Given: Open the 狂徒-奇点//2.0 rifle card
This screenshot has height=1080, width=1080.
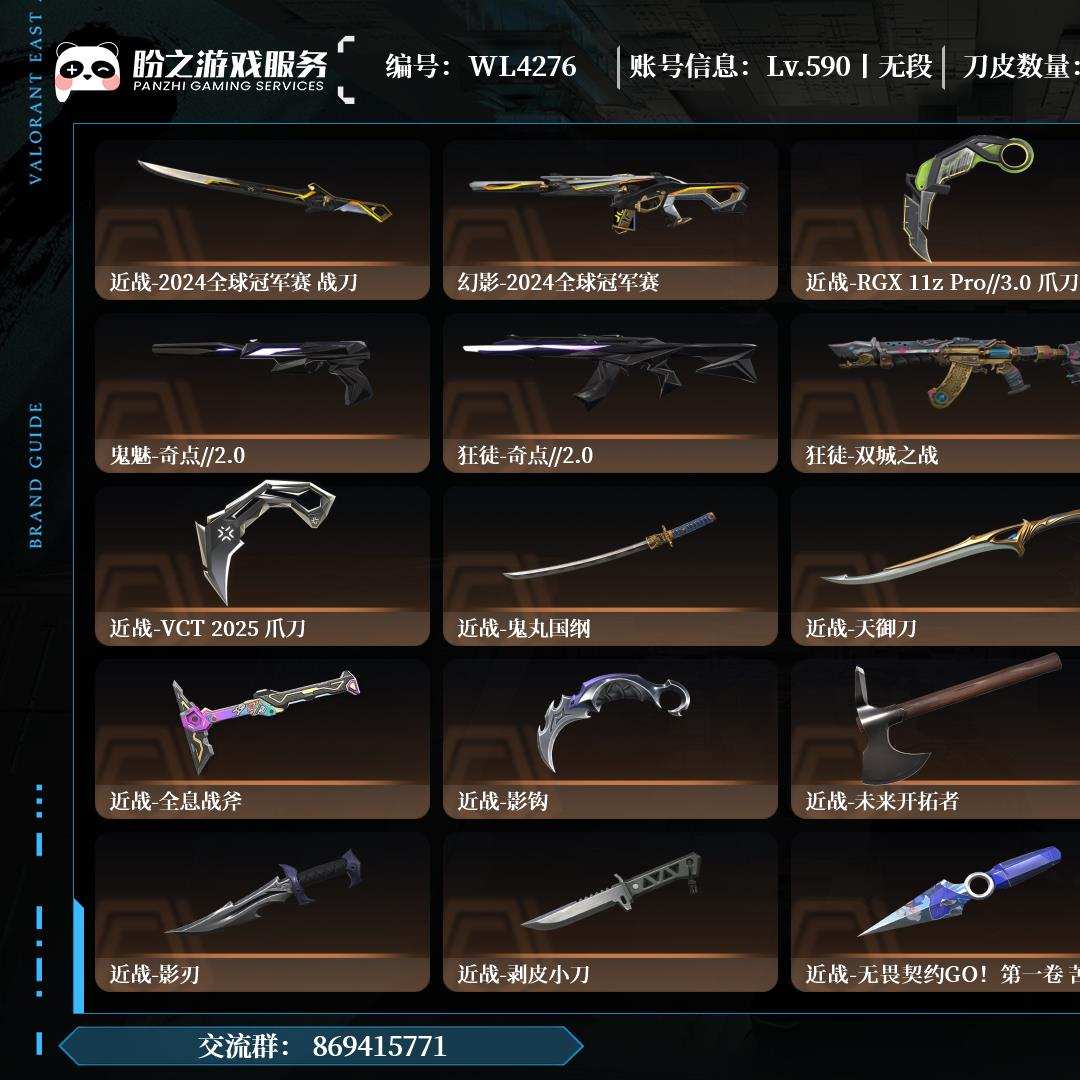Looking at the screenshot, I should (610, 393).
